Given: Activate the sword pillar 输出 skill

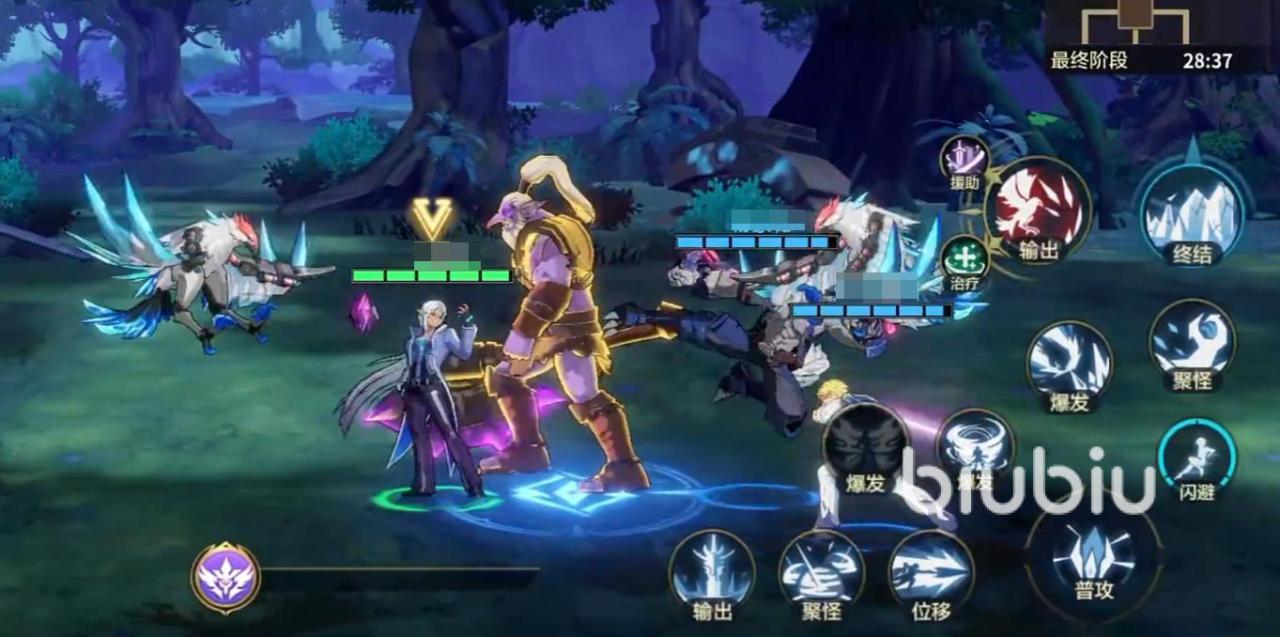Looking at the screenshot, I should (712, 572).
